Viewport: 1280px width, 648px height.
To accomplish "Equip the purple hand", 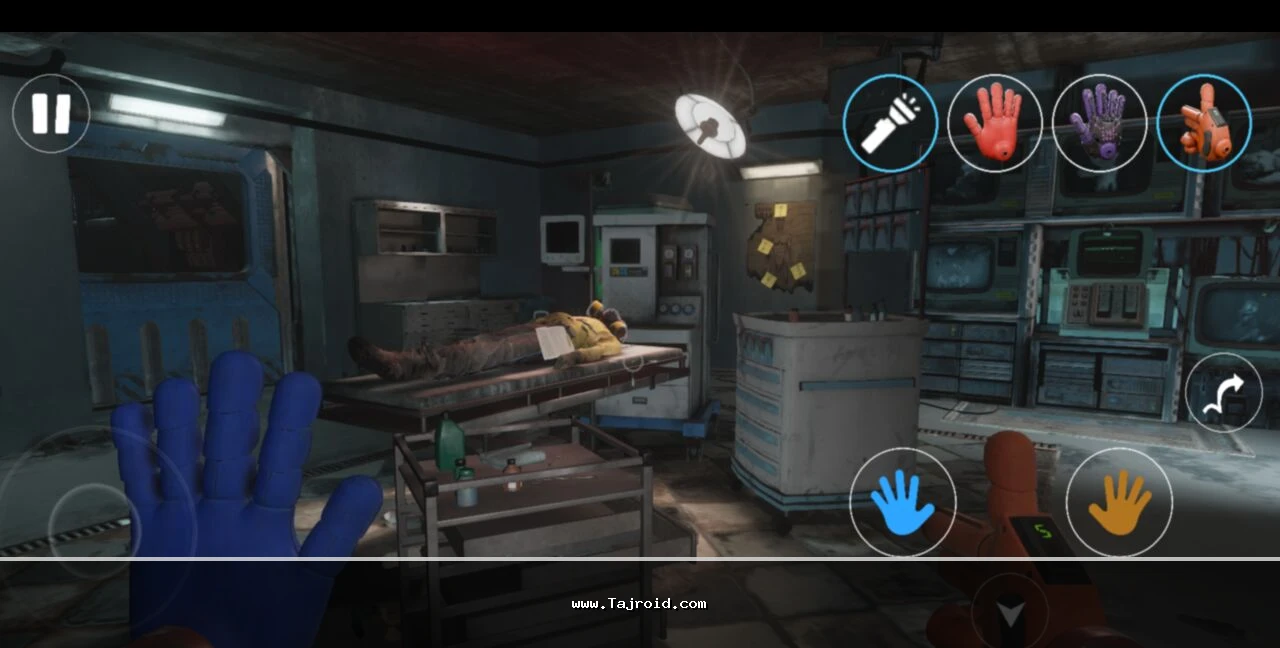I will point(1099,123).
